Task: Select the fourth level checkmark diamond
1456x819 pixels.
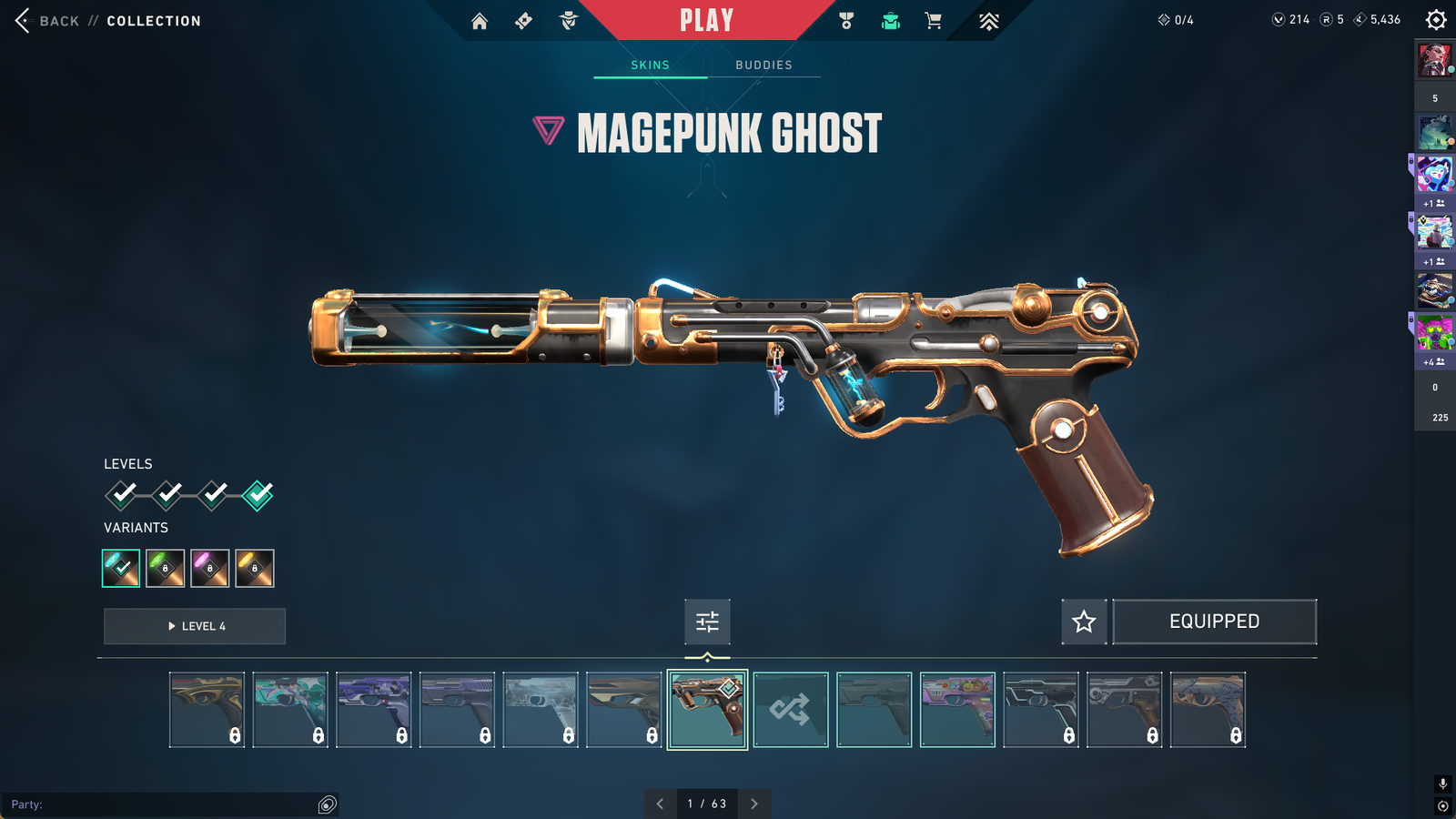Action: [x=258, y=495]
